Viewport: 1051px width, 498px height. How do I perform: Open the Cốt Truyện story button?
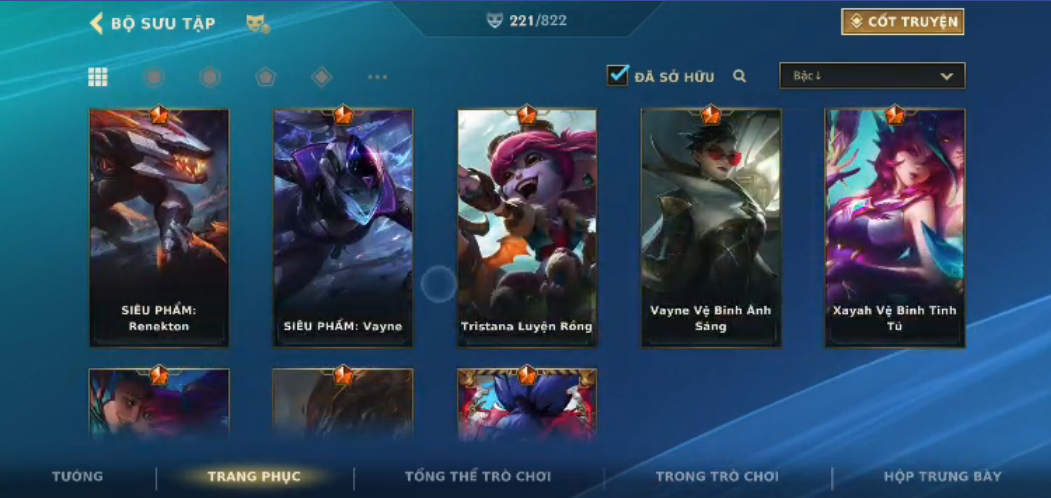click(x=903, y=22)
